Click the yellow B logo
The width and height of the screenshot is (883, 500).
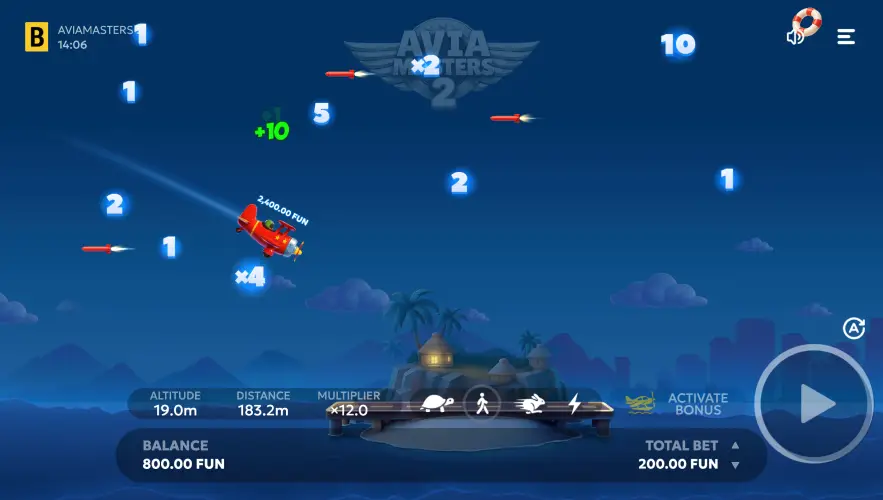click(x=37, y=37)
